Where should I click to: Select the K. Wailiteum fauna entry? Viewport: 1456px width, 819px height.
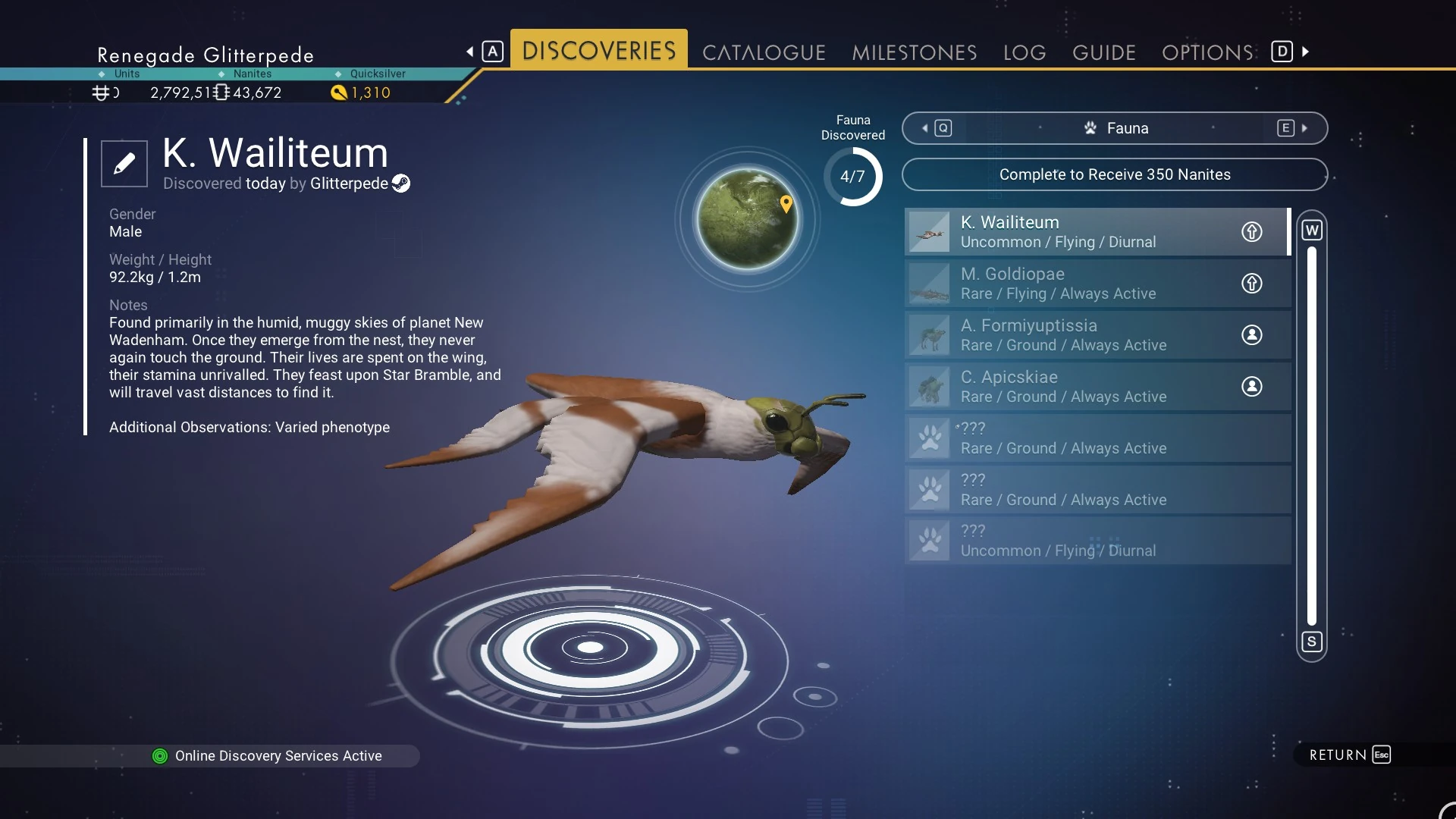[x=1077, y=232]
